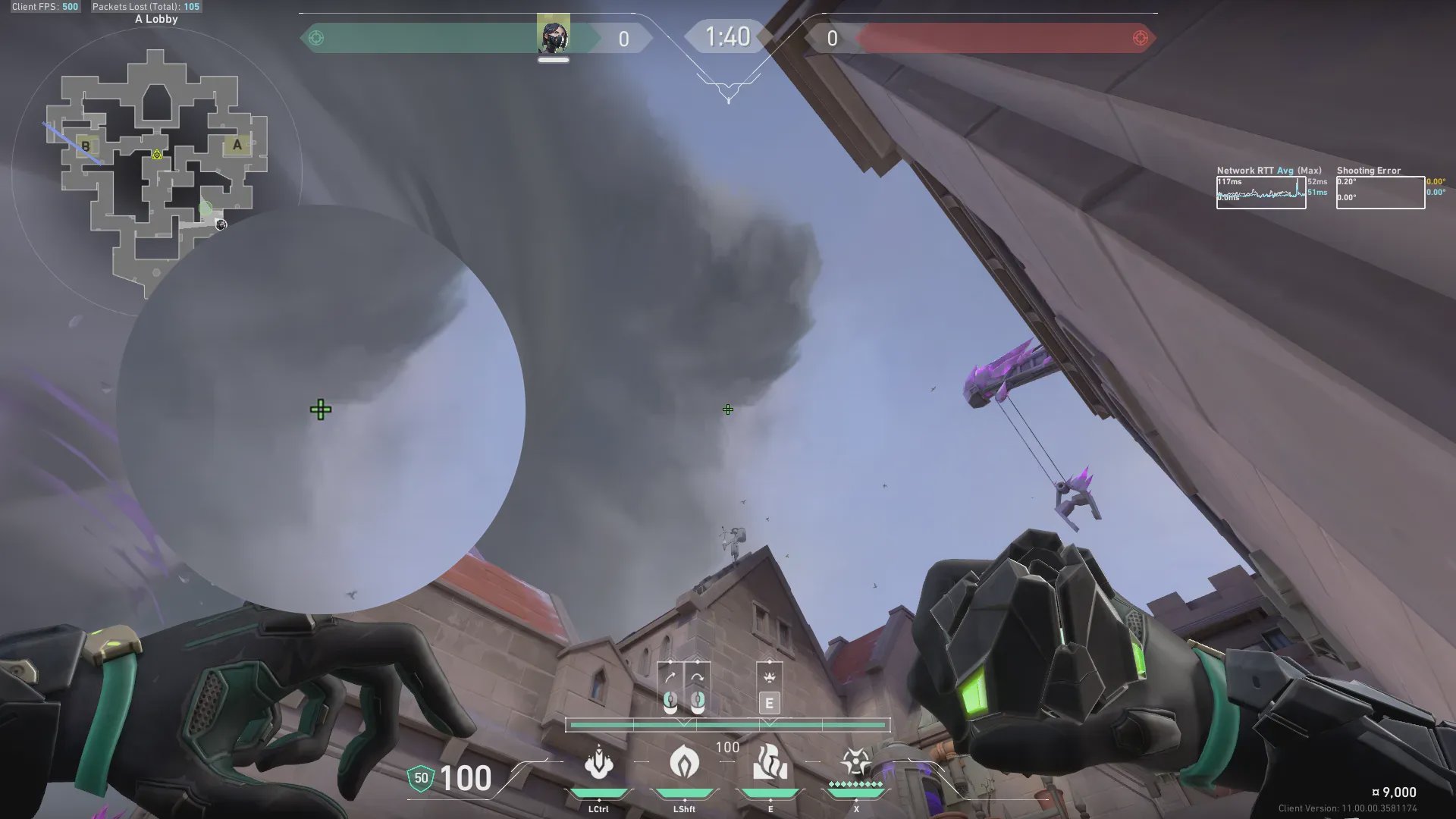Click the yellow spike marker on minimap
1456x819 pixels.
point(157,155)
